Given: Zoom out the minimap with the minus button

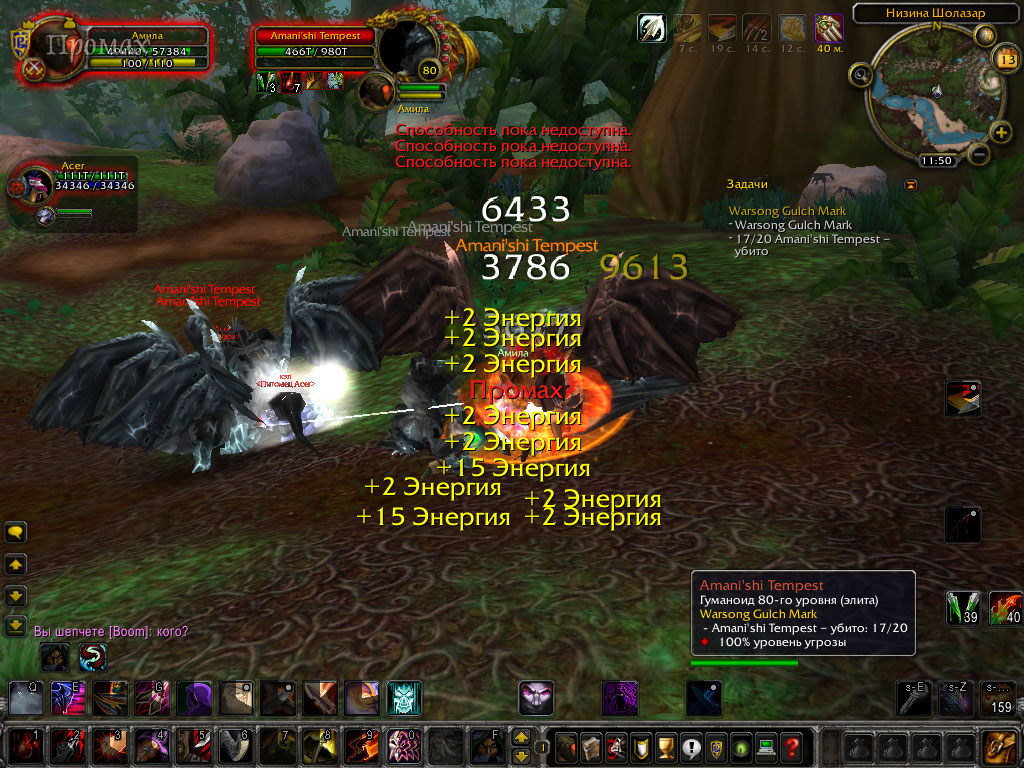Looking at the screenshot, I should [979, 154].
